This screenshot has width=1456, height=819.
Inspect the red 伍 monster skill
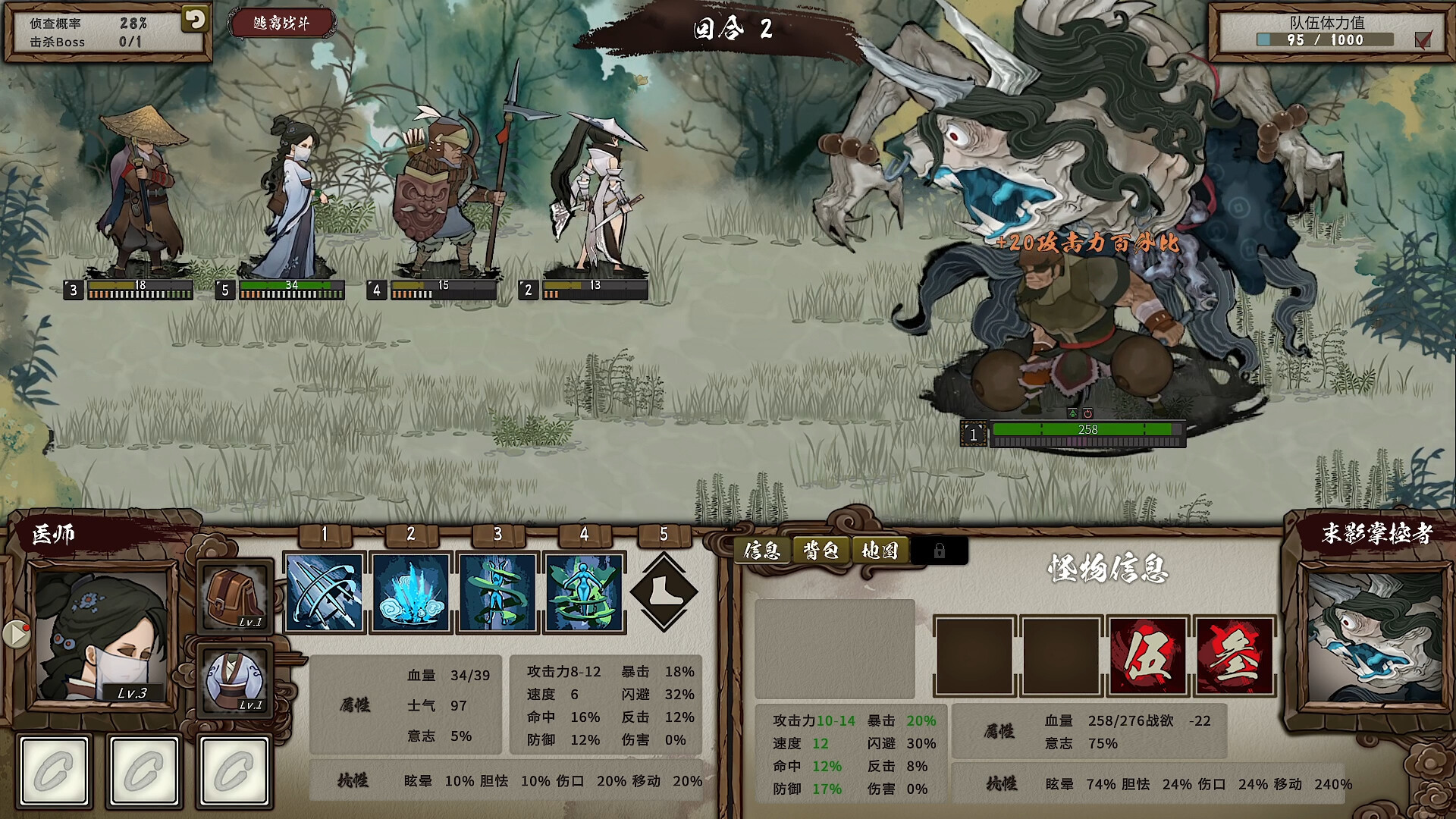[1148, 657]
